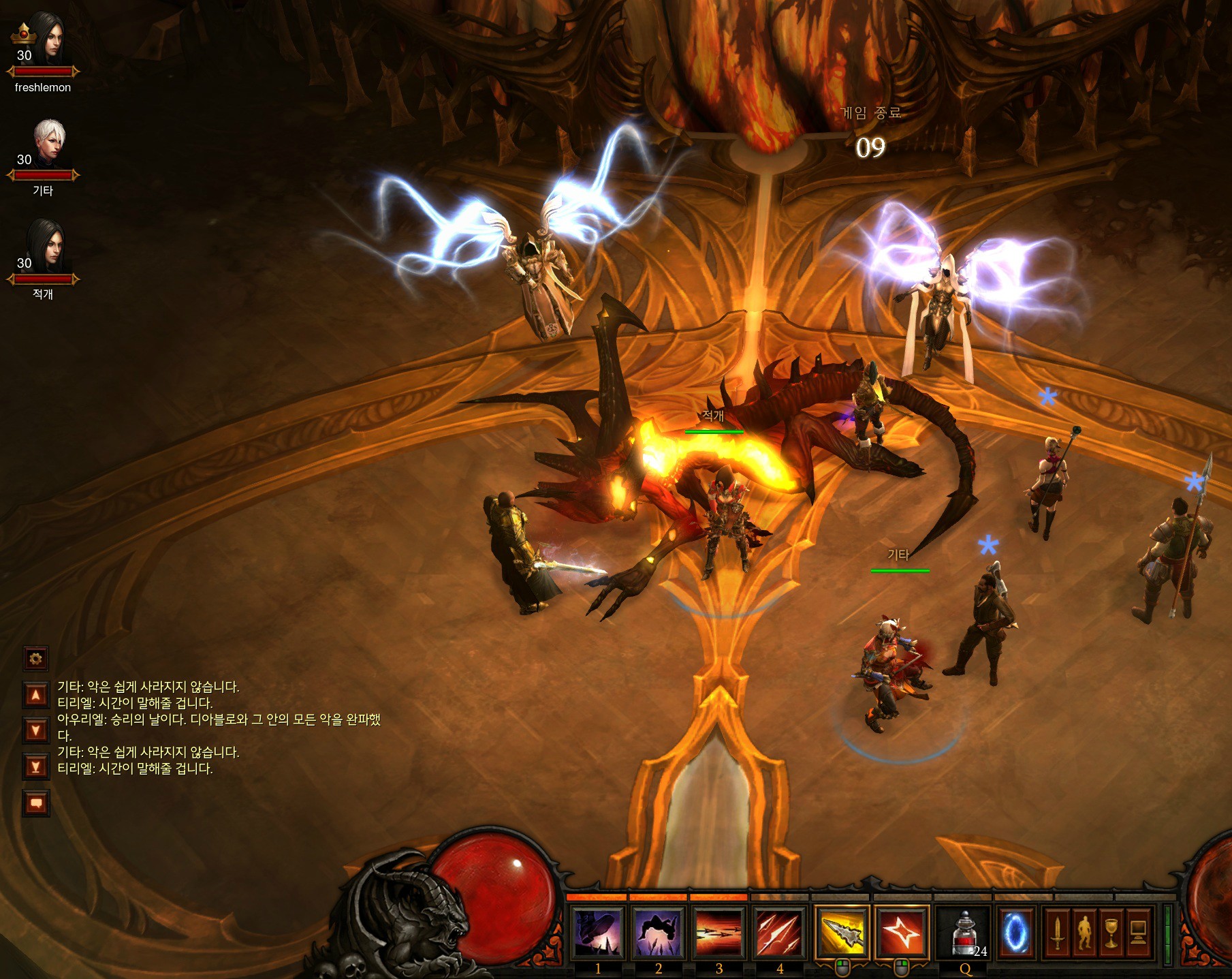The image size is (1232, 979).
Task: Open inventory via the sword icon
Action: tap(1058, 933)
